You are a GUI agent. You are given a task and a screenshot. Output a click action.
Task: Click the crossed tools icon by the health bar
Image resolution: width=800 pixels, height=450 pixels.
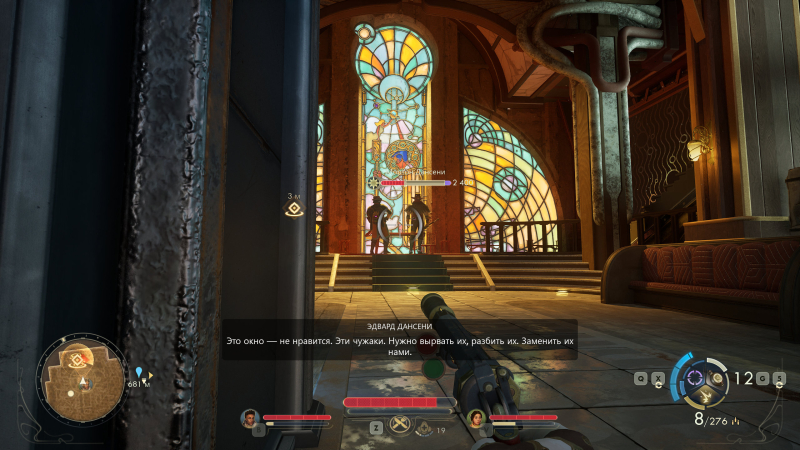pos(399,424)
